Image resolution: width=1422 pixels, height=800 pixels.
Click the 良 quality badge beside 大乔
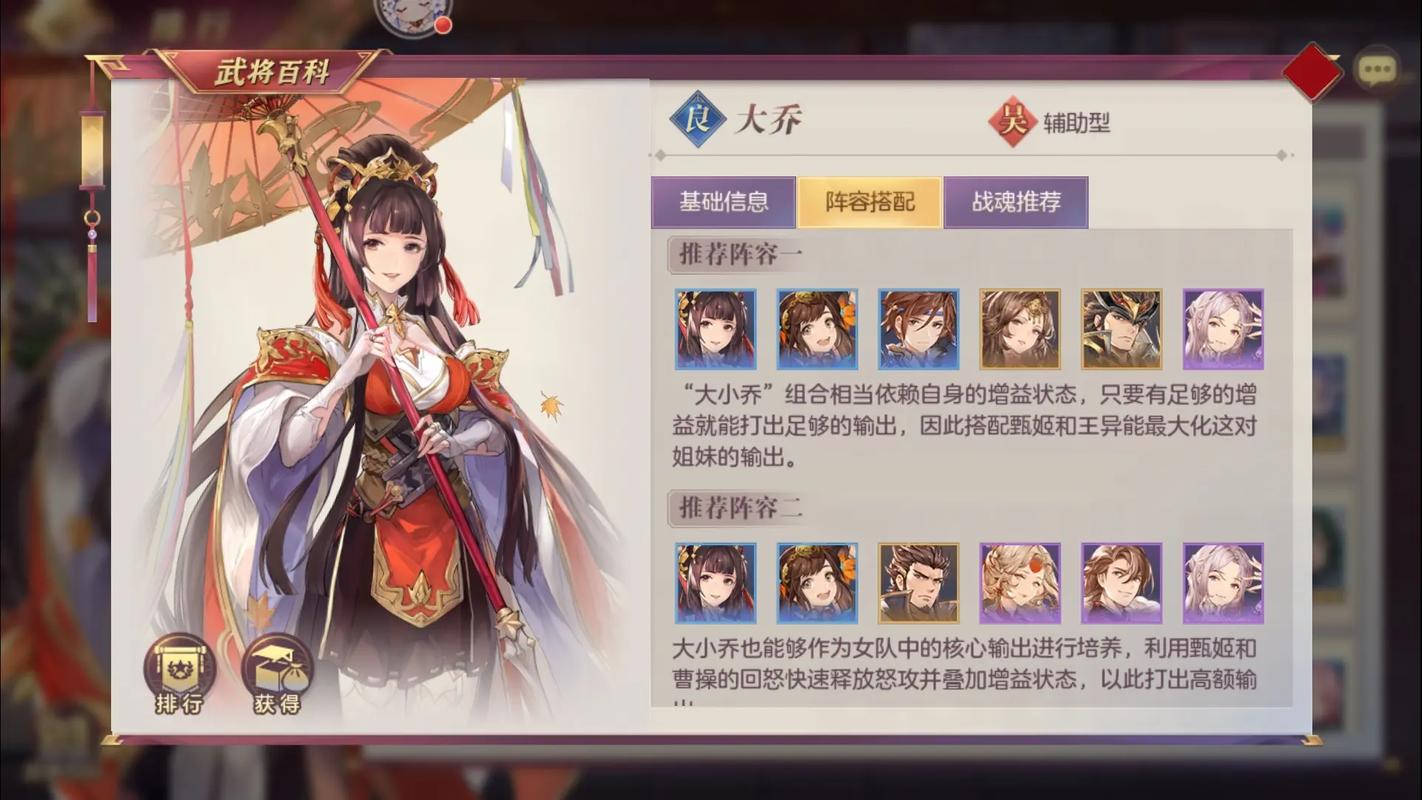(700, 120)
